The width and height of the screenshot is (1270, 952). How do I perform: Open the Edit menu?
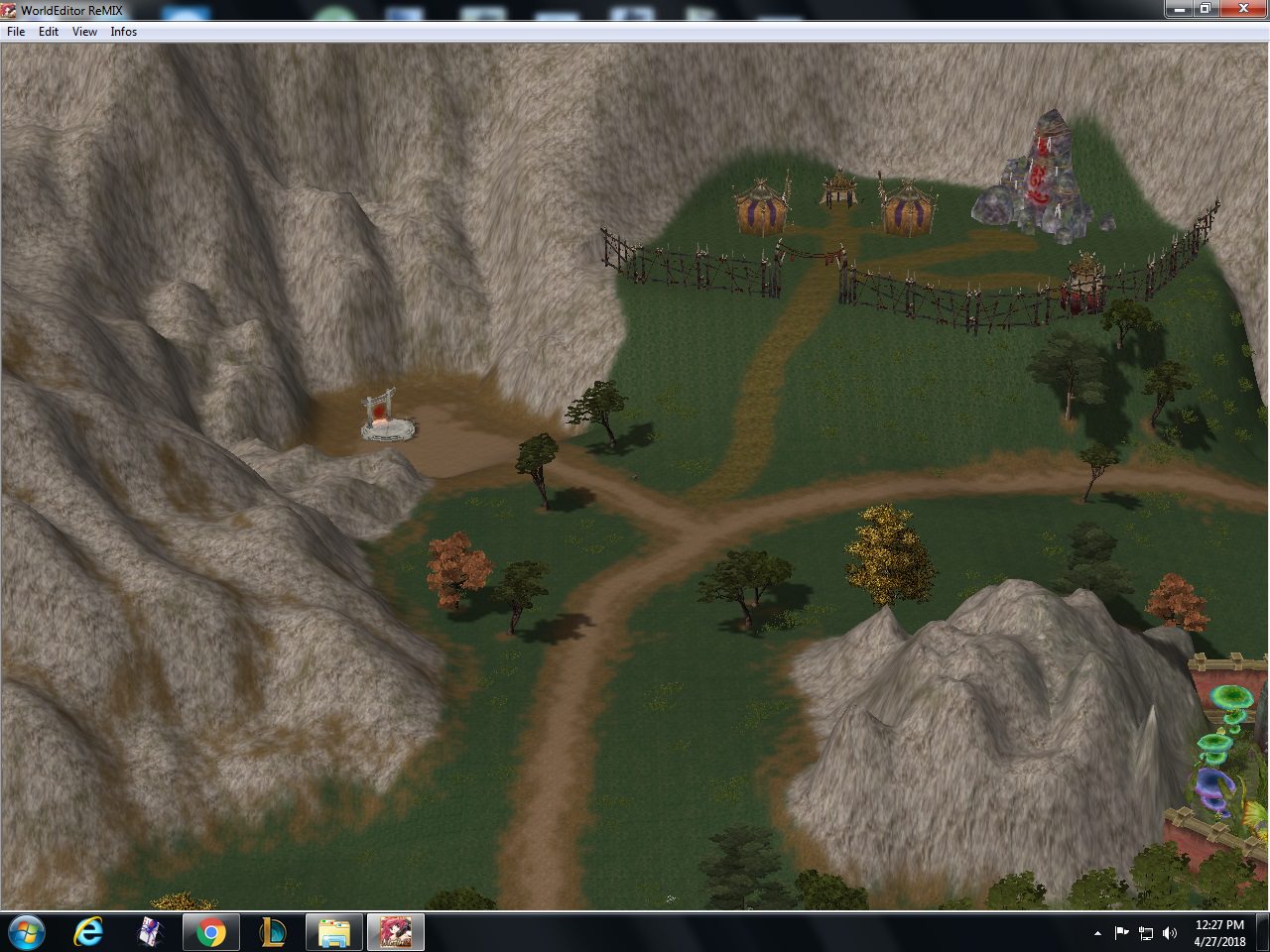coord(47,31)
